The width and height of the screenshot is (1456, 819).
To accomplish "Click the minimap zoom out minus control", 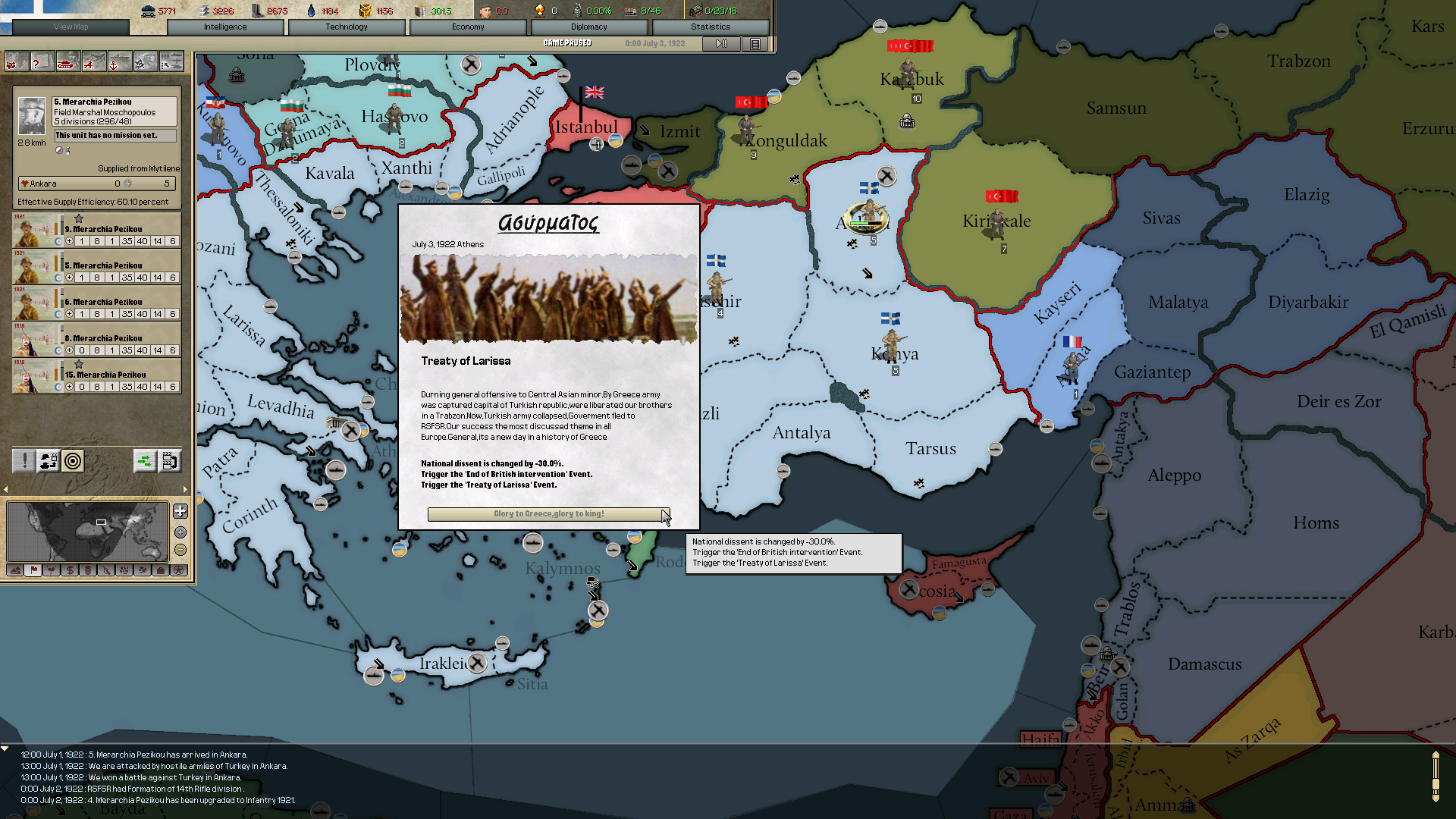I will tap(180, 550).
